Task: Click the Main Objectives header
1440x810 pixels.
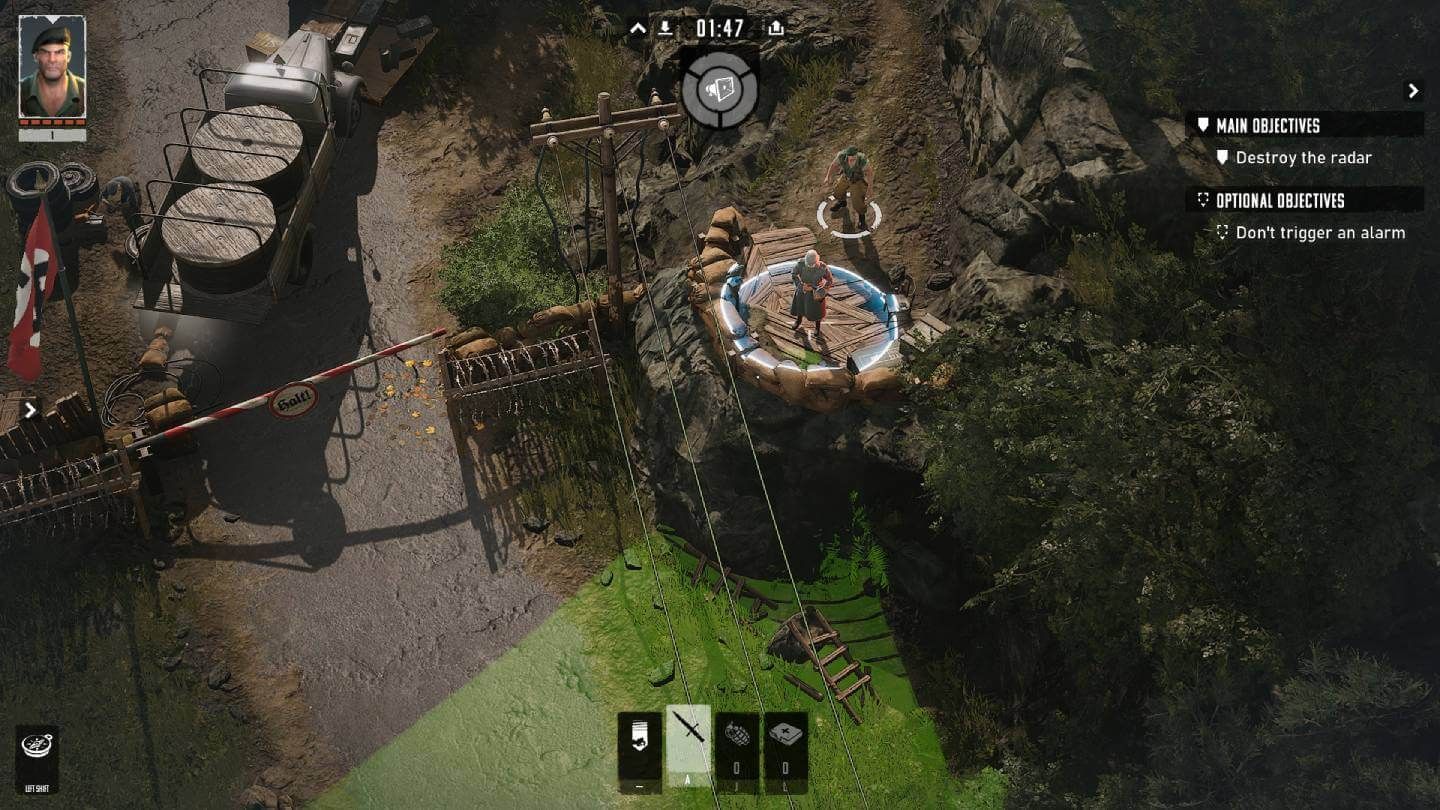Action: 1267,125
